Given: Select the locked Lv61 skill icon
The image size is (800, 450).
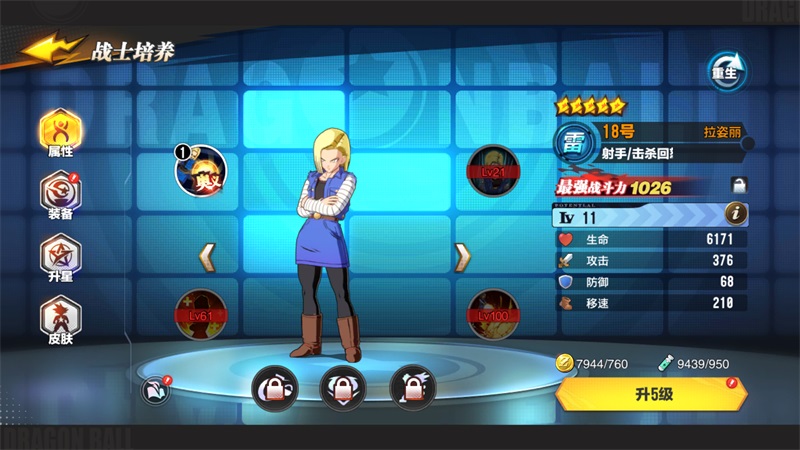Looking at the screenshot, I should pos(199,312).
